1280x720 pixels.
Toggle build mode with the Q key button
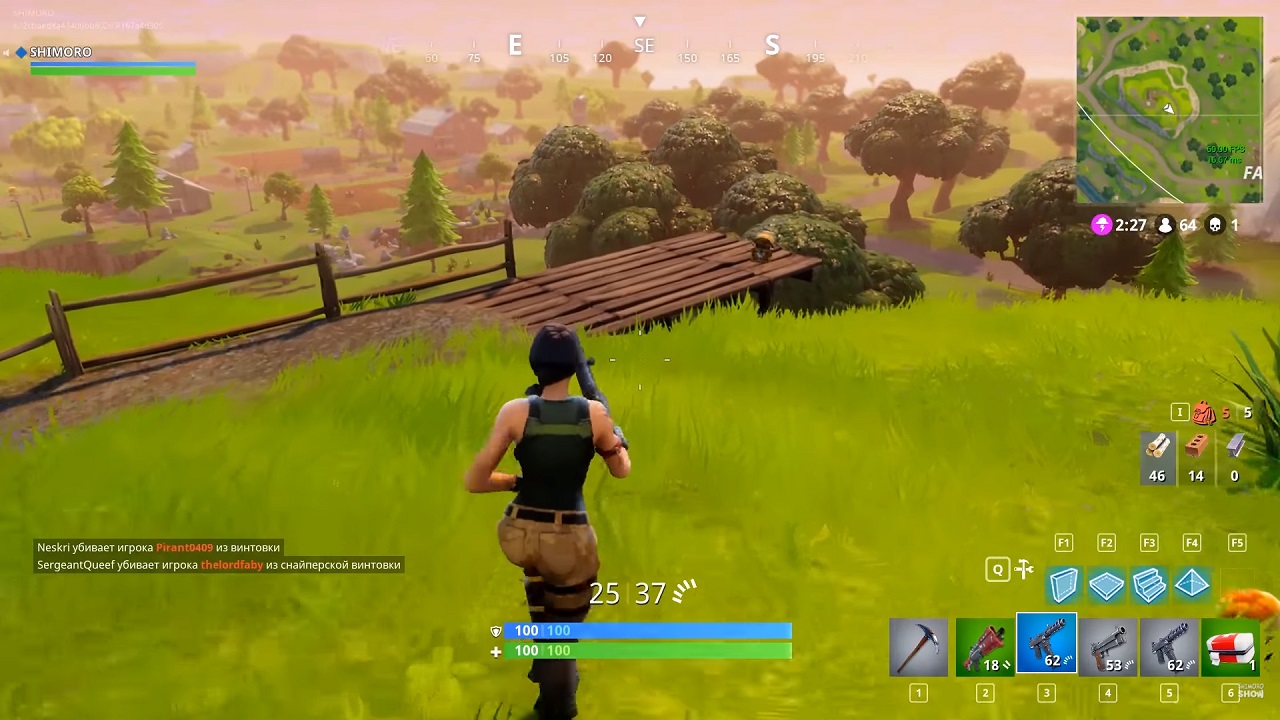click(997, 568)
